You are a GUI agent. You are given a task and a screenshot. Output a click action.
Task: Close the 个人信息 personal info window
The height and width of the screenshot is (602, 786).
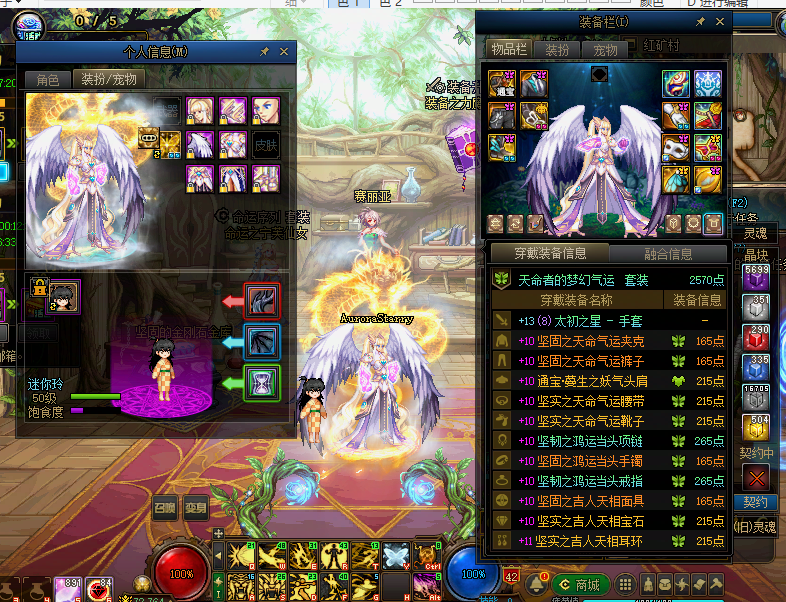pyautogui.click(x=283, y=51)
